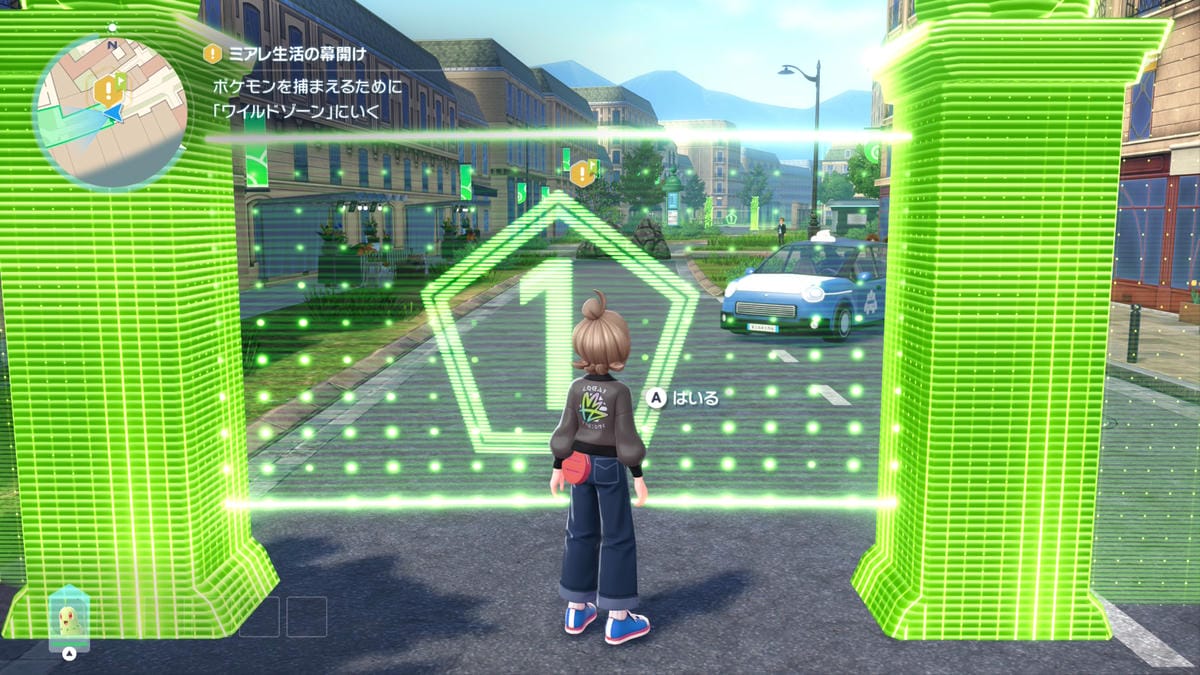Viewport: 1200px width, 675px height.
Task: Click the orange quest waypoint marker above the street
Action: pyautogui.click(x=581, y=175)
